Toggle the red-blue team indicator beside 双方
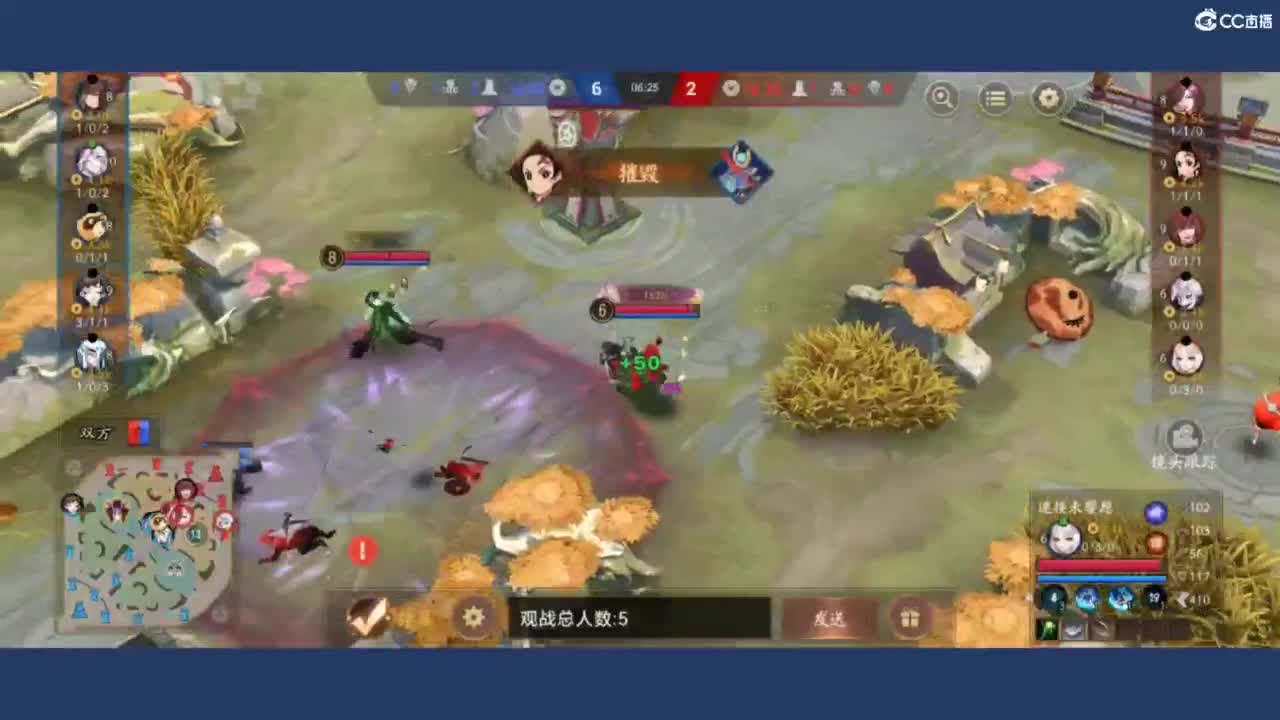Screen dimensions: 1280x720 click(x=138, y=432)
